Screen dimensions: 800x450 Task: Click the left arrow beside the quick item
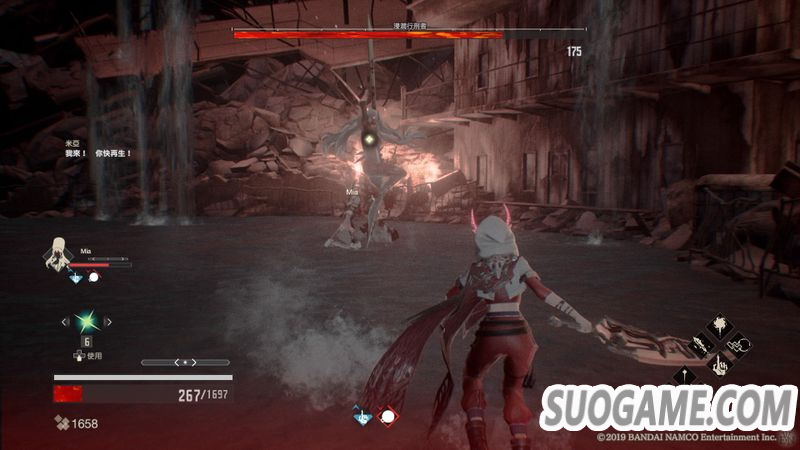[x=65, y=322]
